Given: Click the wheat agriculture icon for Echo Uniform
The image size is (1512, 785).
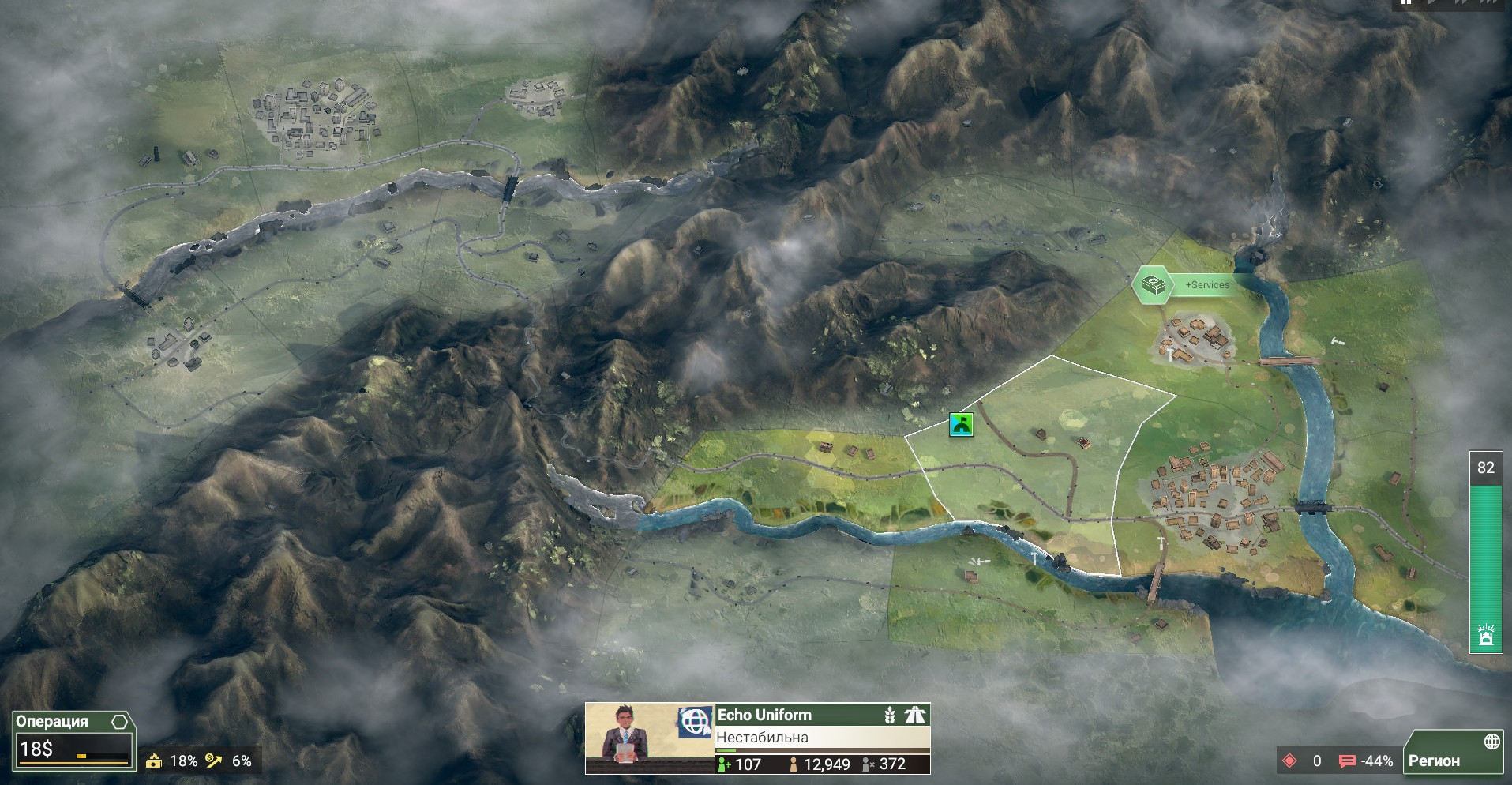Looking at the screenshot, I should coord(890,715).
